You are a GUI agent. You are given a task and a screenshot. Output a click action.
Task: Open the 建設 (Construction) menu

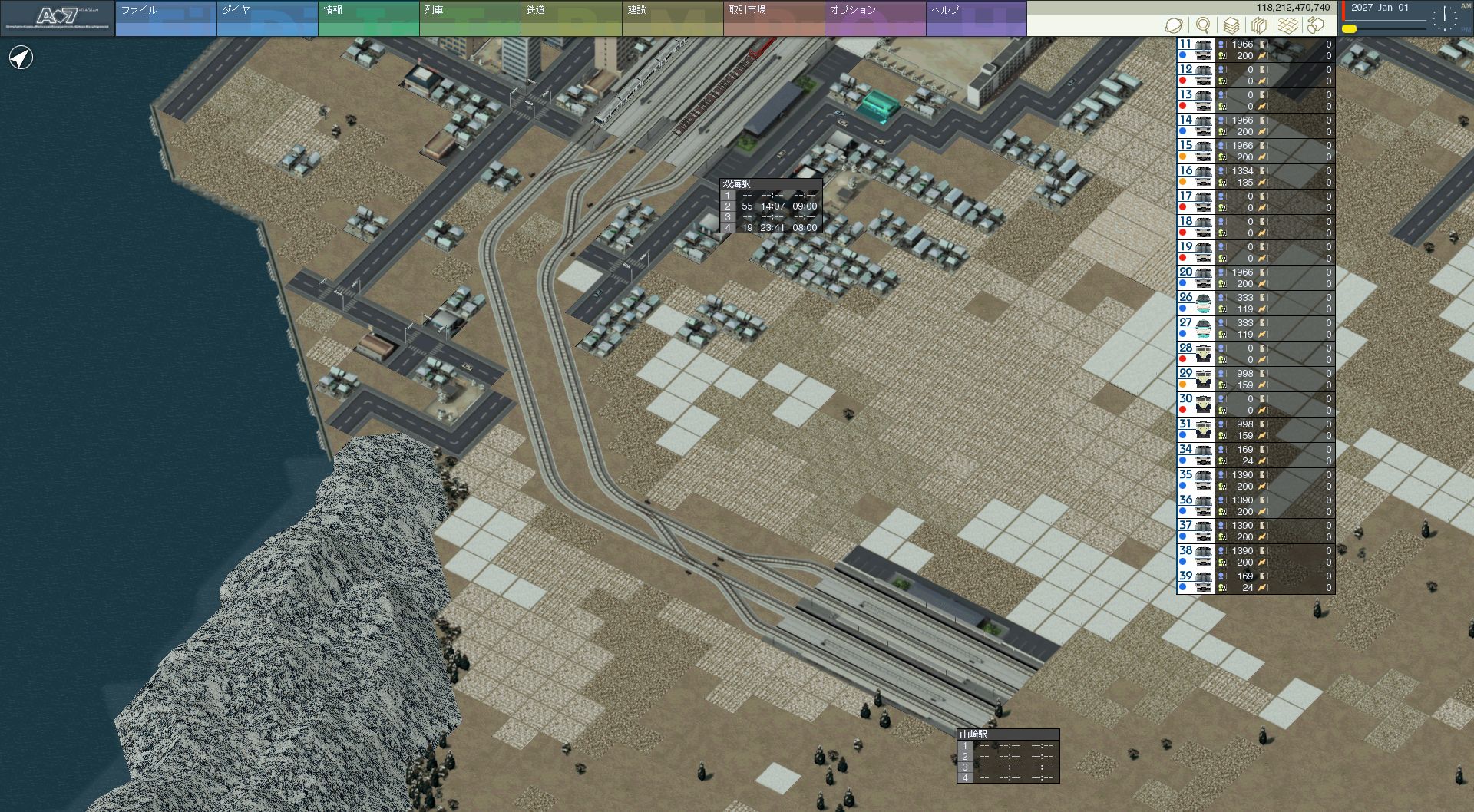[x=672, y=18]
